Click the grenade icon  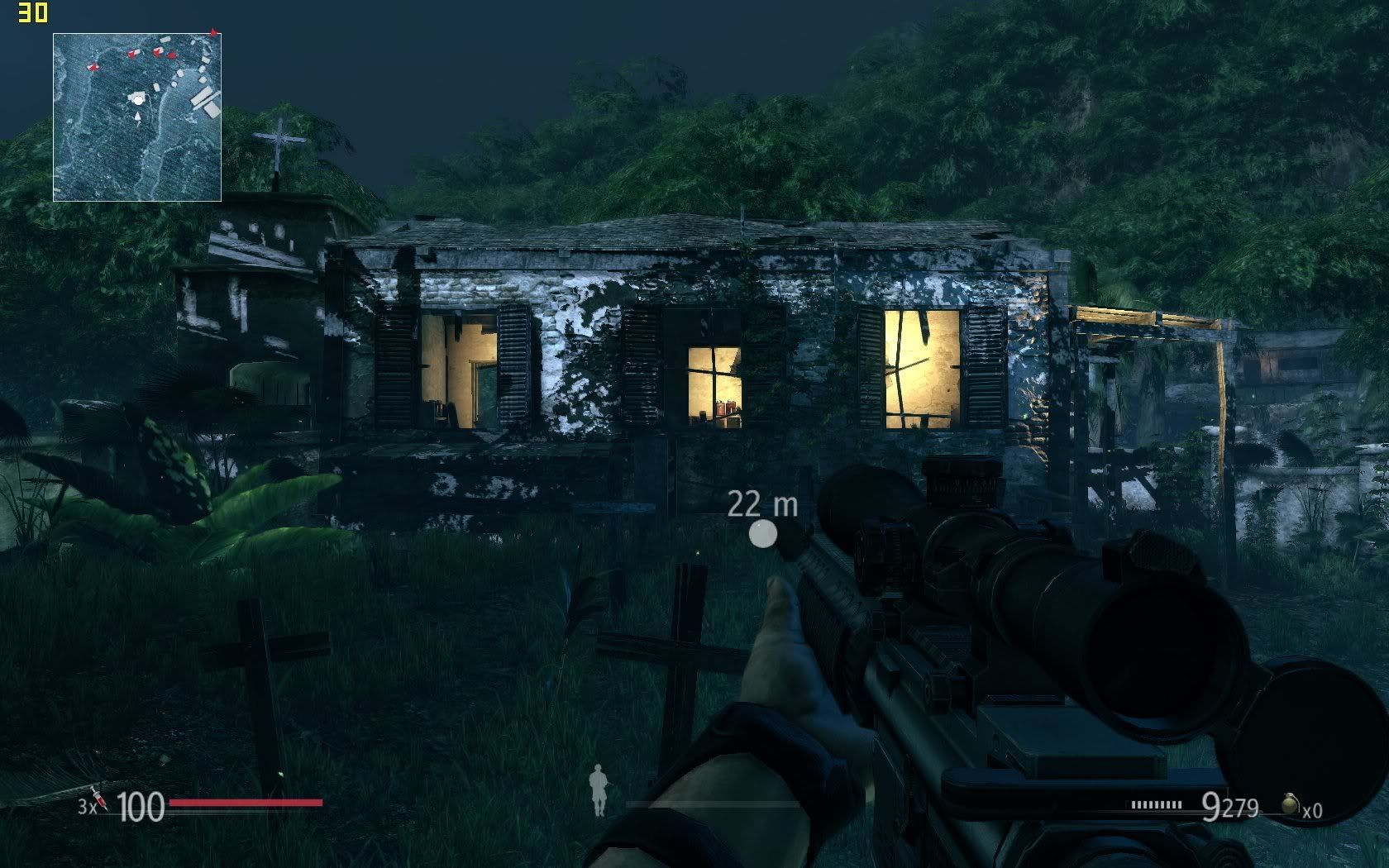coord(1288,804)
